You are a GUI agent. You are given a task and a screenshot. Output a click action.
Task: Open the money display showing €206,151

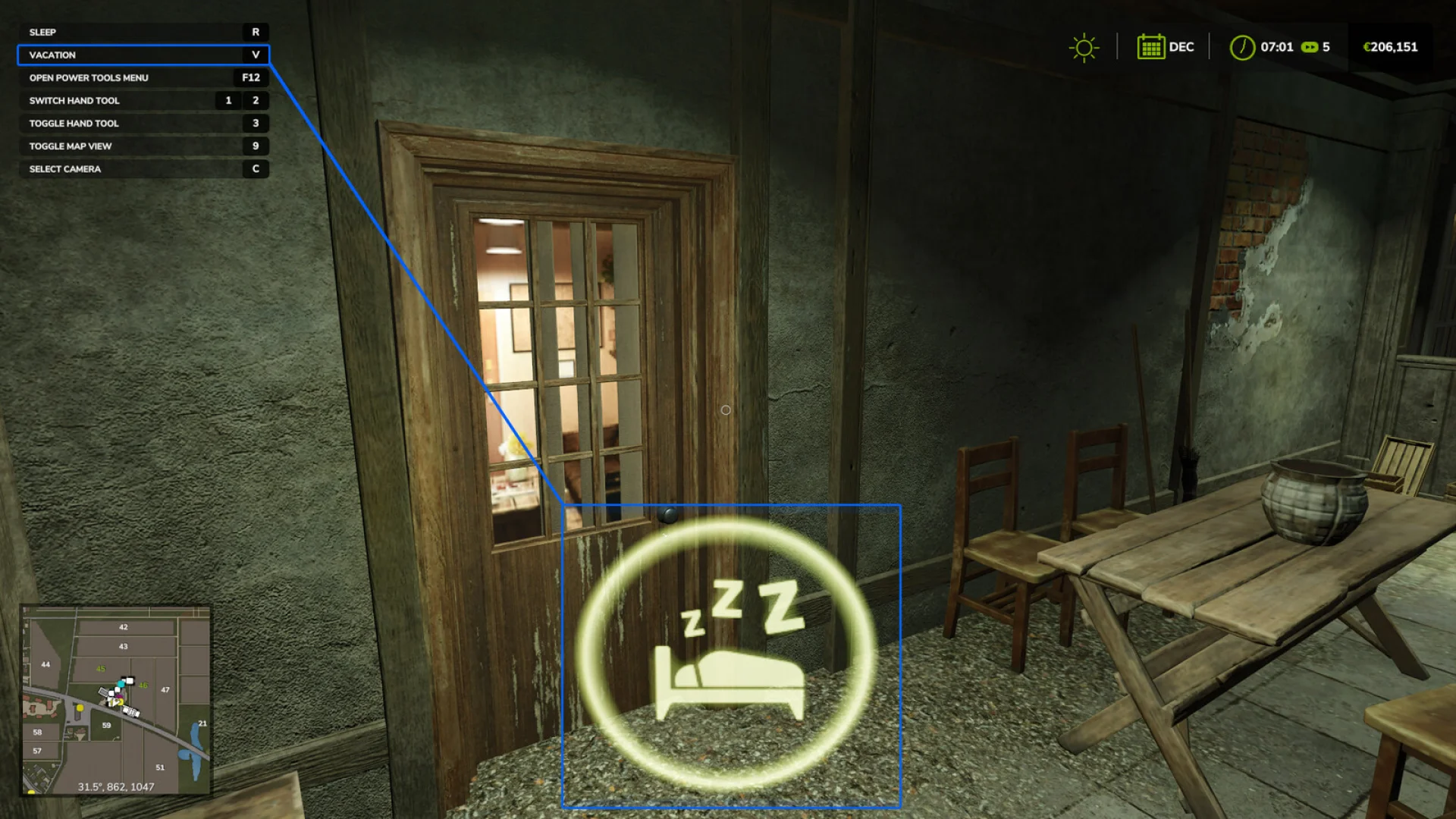(x=1390, y=47)
